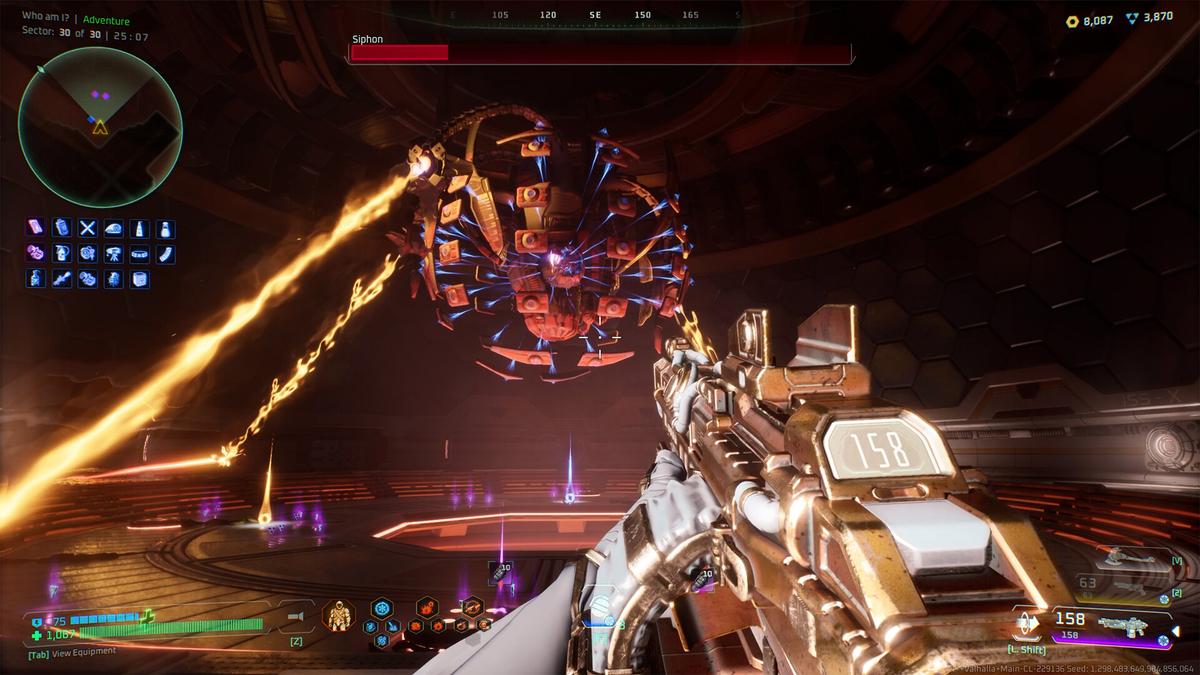Click the character armor suit portrait

click(x=339, y=615)
